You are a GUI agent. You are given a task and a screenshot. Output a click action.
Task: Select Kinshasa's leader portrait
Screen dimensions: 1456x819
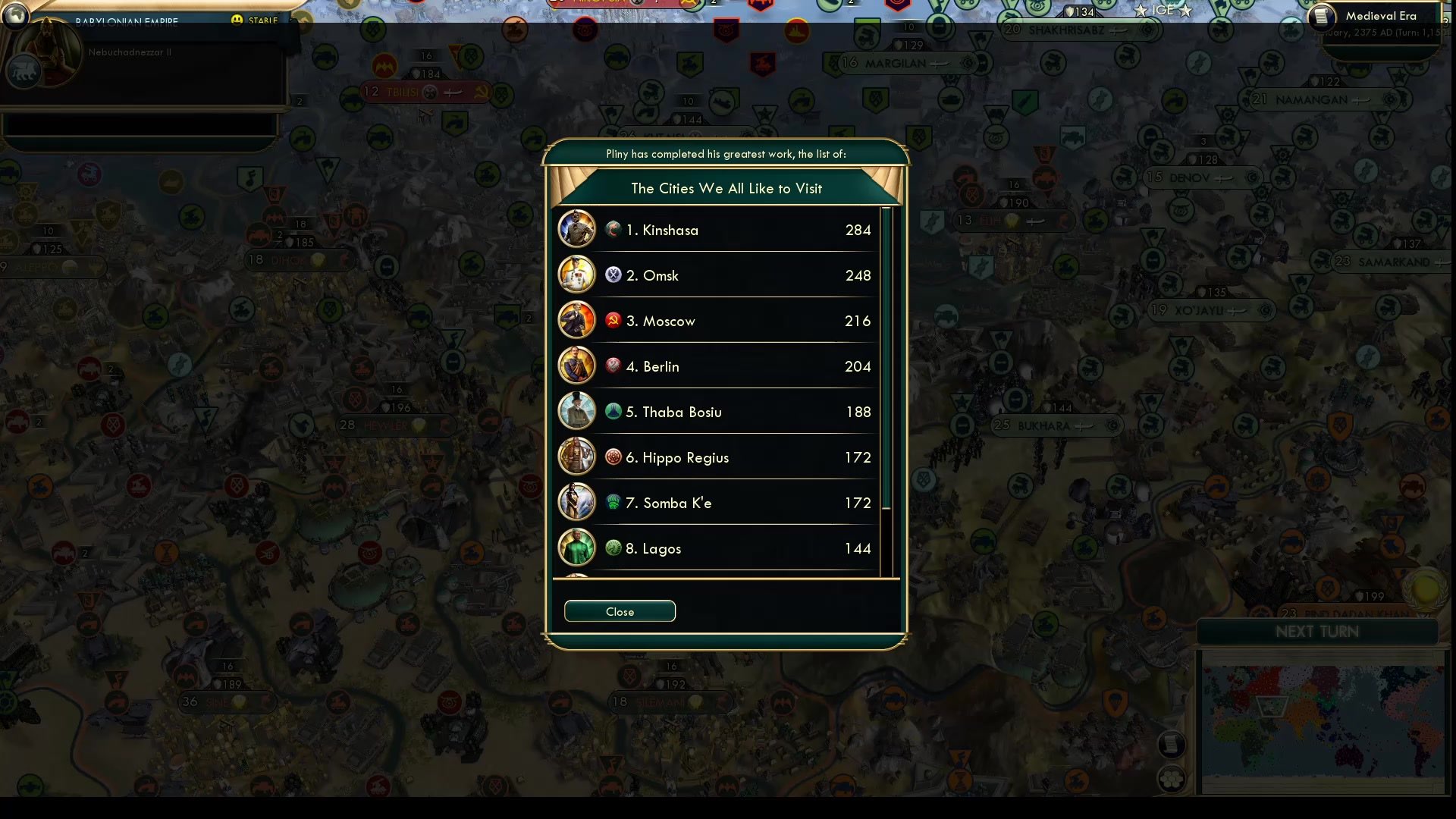point(577,229)
